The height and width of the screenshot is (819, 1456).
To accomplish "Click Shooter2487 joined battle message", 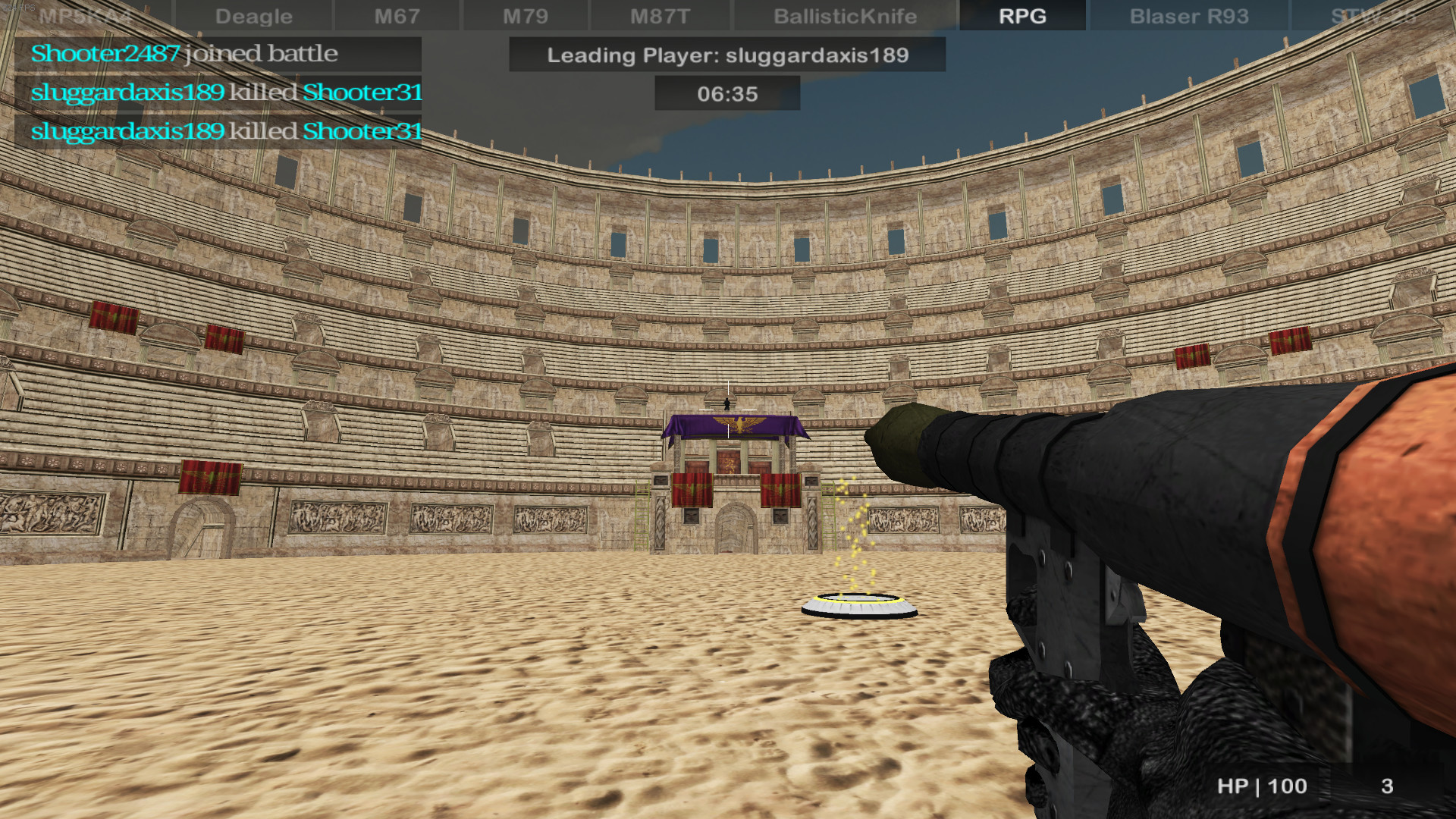I will (x=104, y=54).
